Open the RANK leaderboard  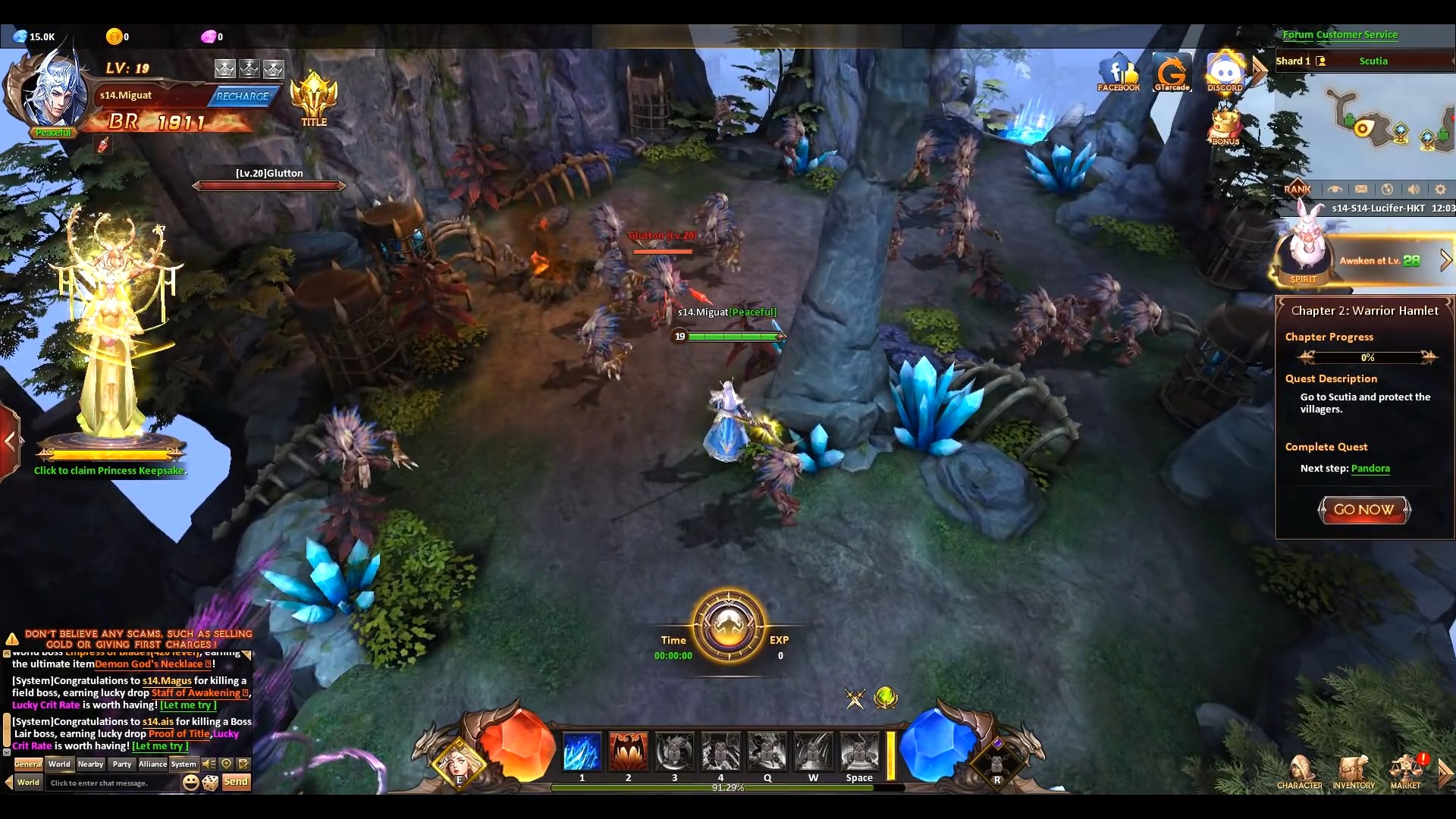[1298, 189]
